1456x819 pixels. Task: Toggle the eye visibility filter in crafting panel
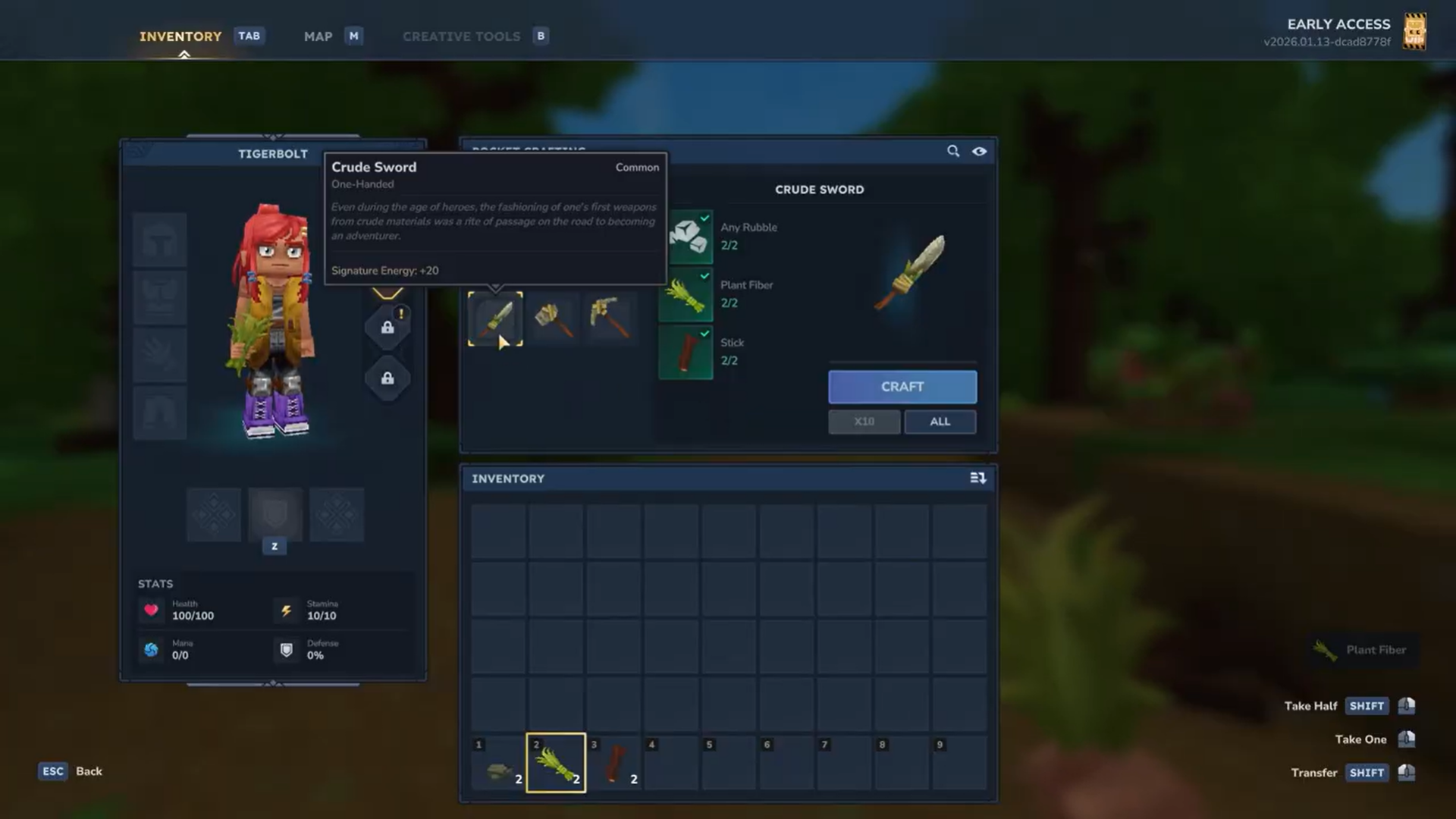tap(979, 151)
